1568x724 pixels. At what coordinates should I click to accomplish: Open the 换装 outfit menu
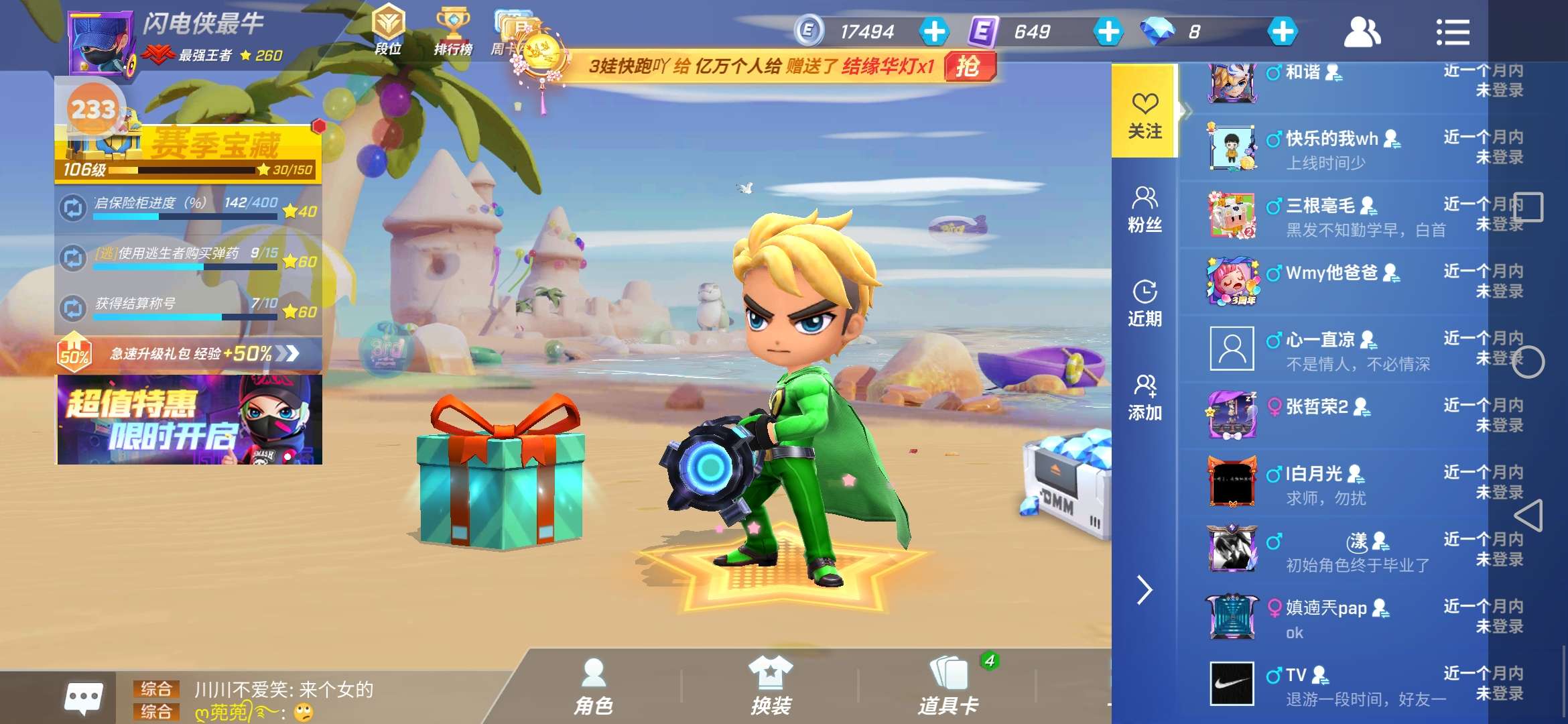coord(771,687)
